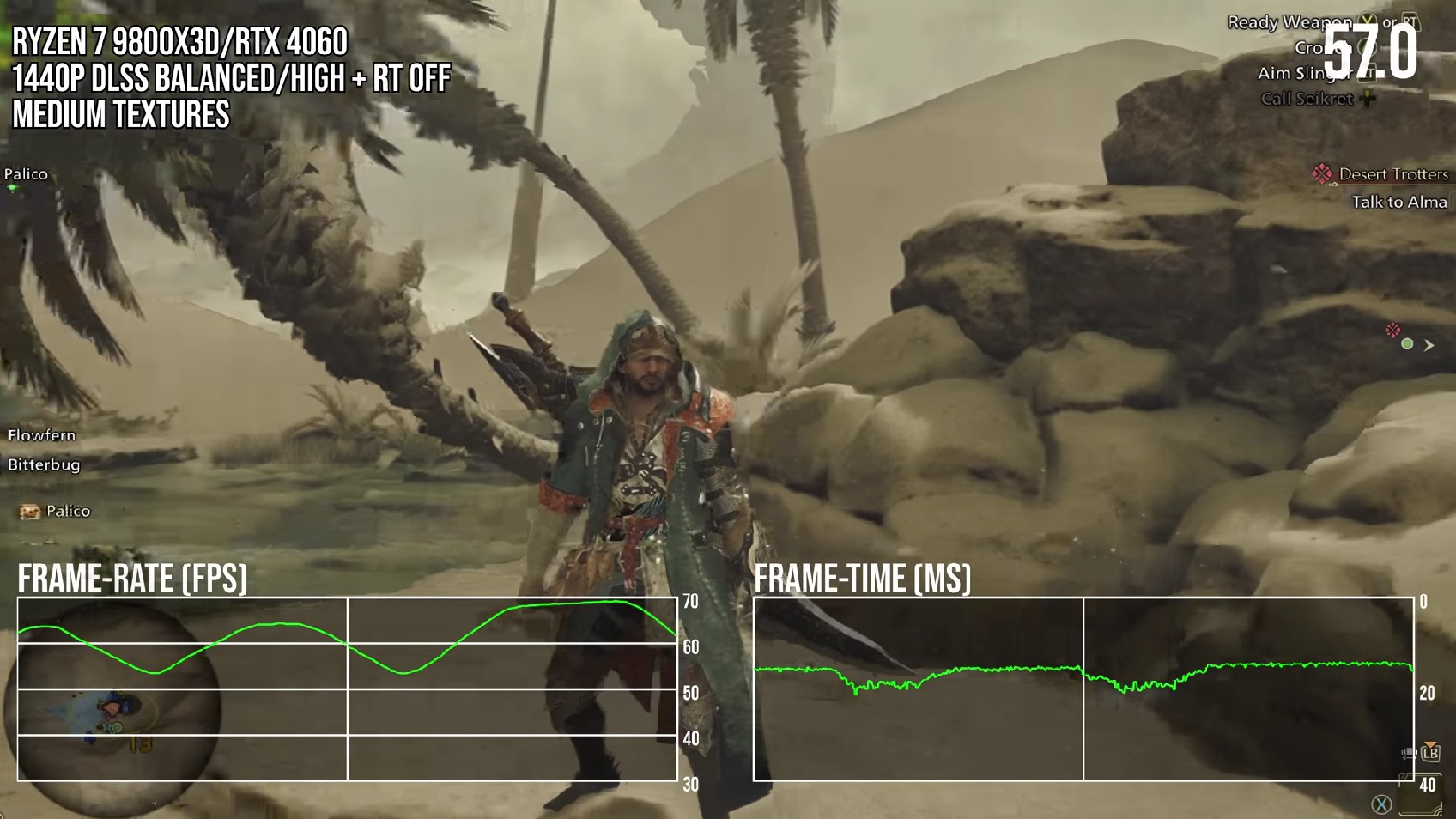Image resolution: width=1456 pixels, height=819 pixels.
Task: Click the Talk to Alma objective text
Action: coord(1399,203)
